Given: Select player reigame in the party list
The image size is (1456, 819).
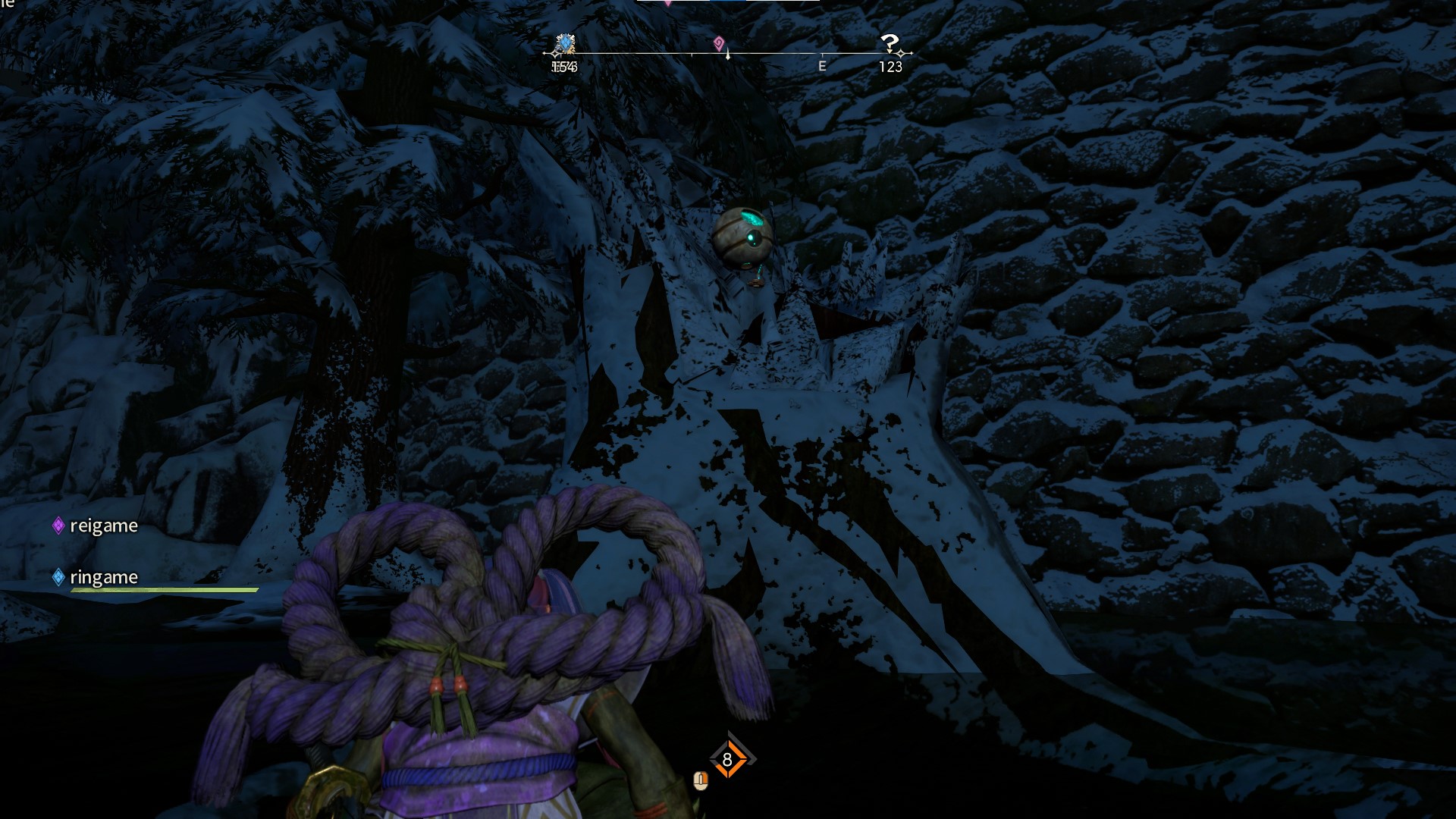Looking at the screenshot, I should click(x=103, y=526).
